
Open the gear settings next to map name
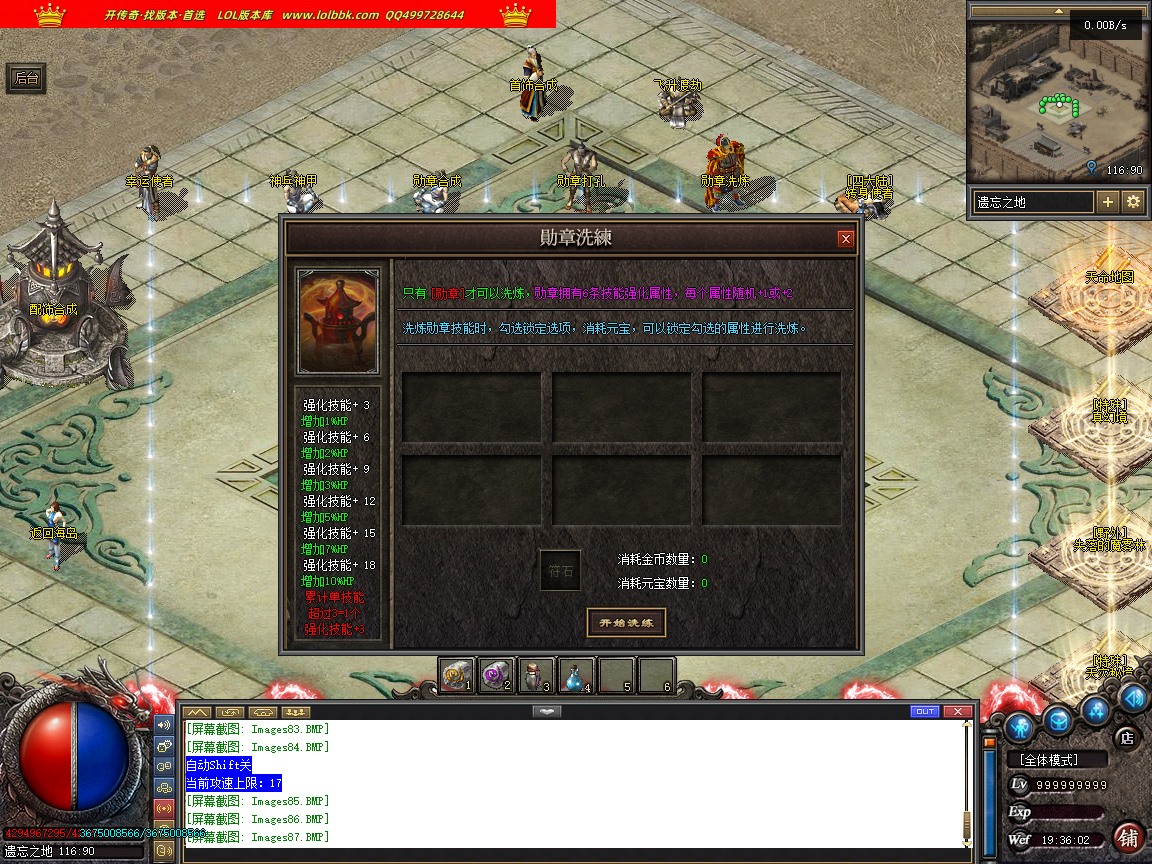[x=1133, y=202]
